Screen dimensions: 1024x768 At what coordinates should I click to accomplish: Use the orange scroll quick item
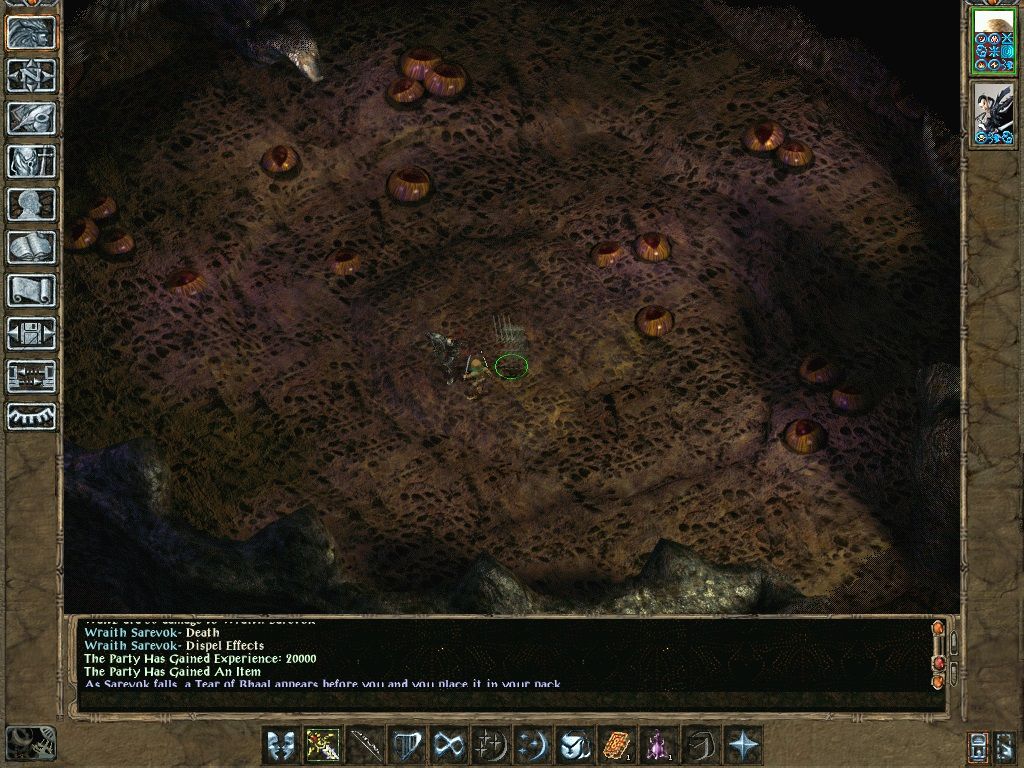[617, 745]
